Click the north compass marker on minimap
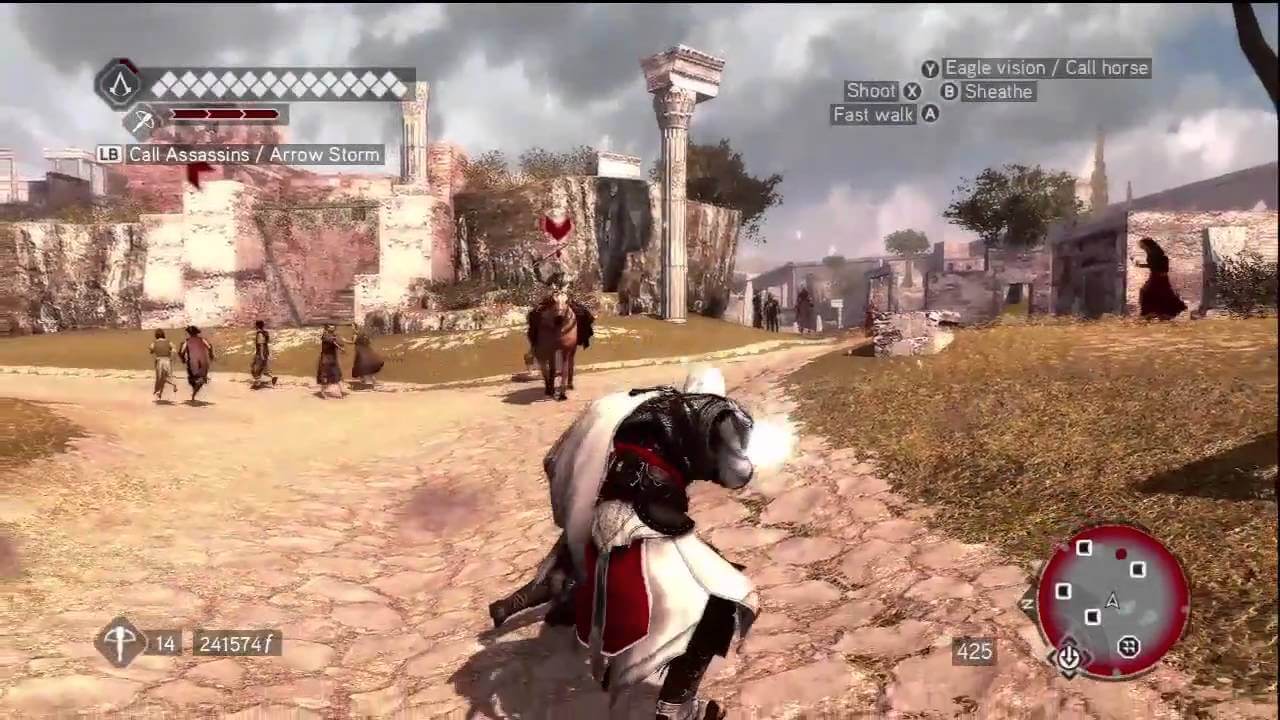 [1028, 603]
